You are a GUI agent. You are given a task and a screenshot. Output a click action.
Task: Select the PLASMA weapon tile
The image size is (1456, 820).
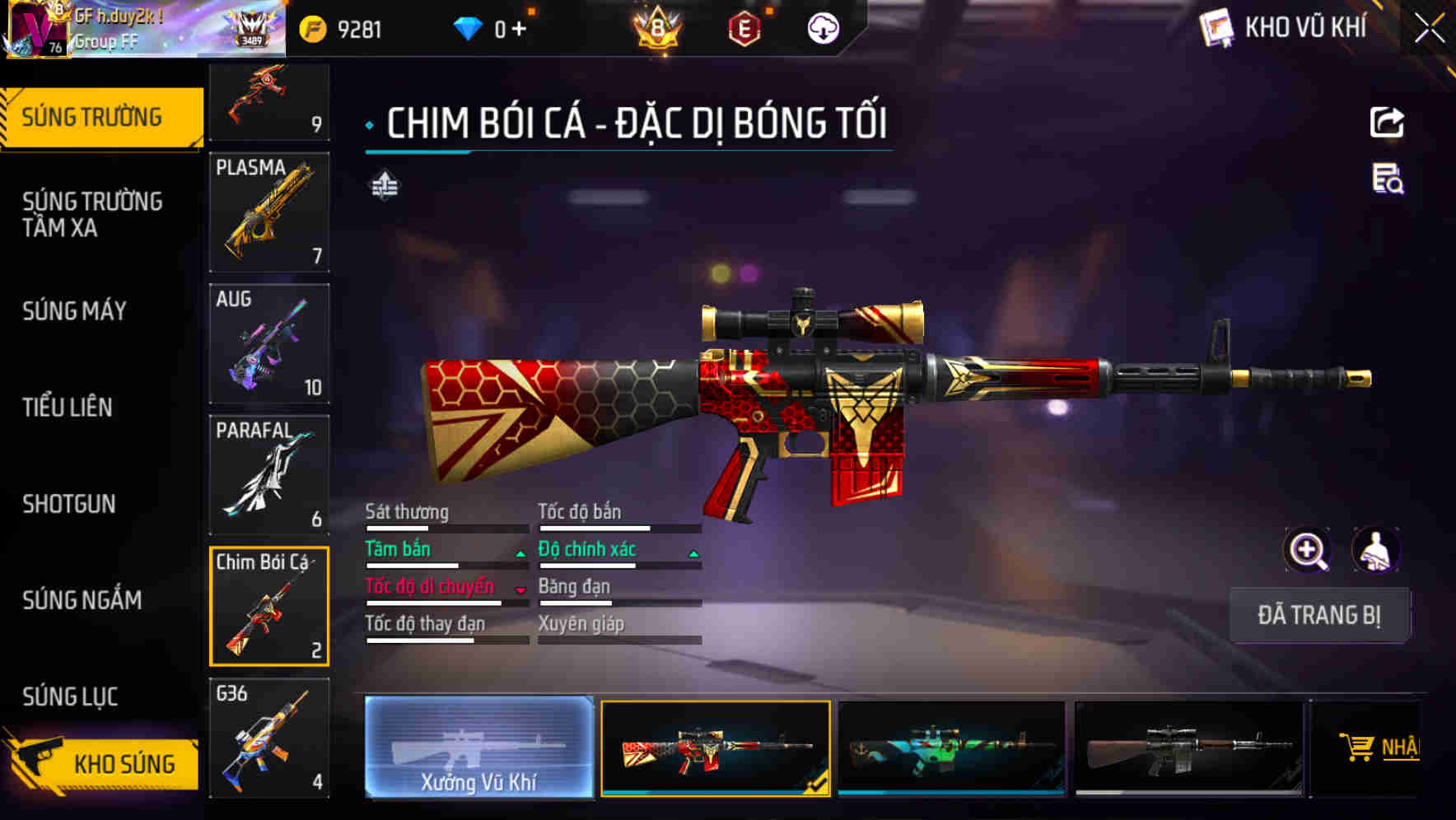269,212
